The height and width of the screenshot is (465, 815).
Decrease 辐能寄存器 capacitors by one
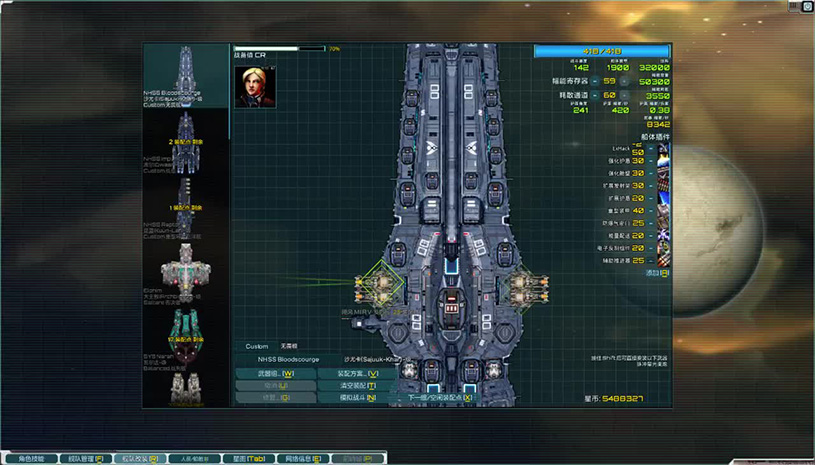coord(594,81)
